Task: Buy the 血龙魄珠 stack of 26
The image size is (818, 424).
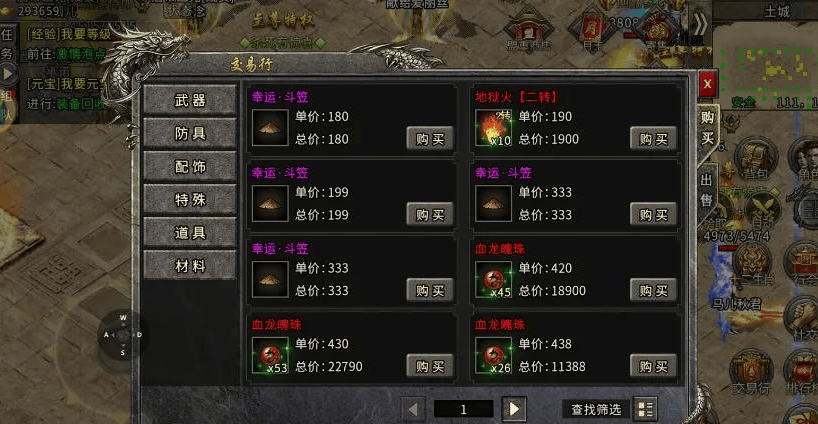Action: point(654,366)
